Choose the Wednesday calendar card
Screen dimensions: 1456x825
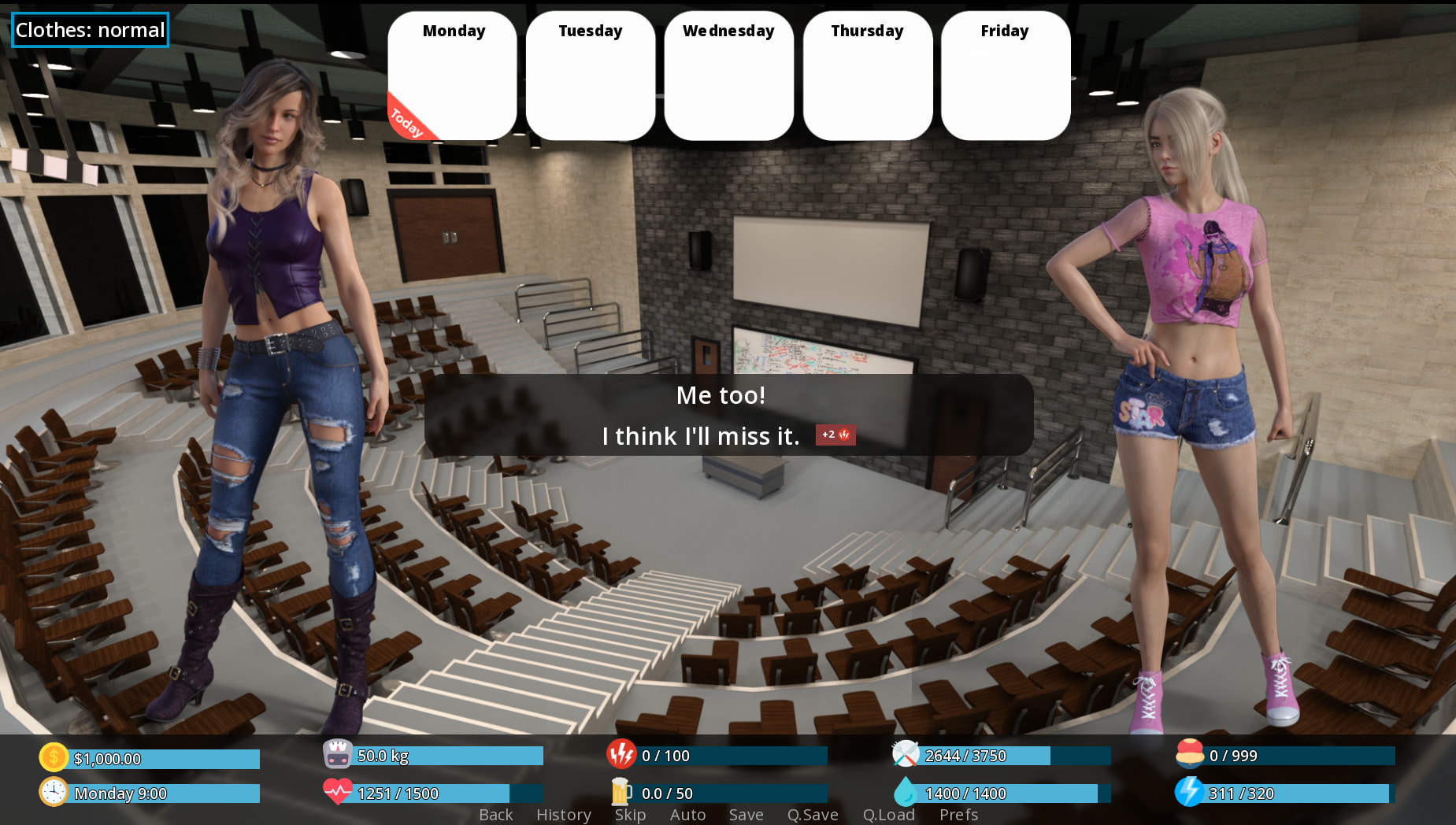click(x=728, y=76)
